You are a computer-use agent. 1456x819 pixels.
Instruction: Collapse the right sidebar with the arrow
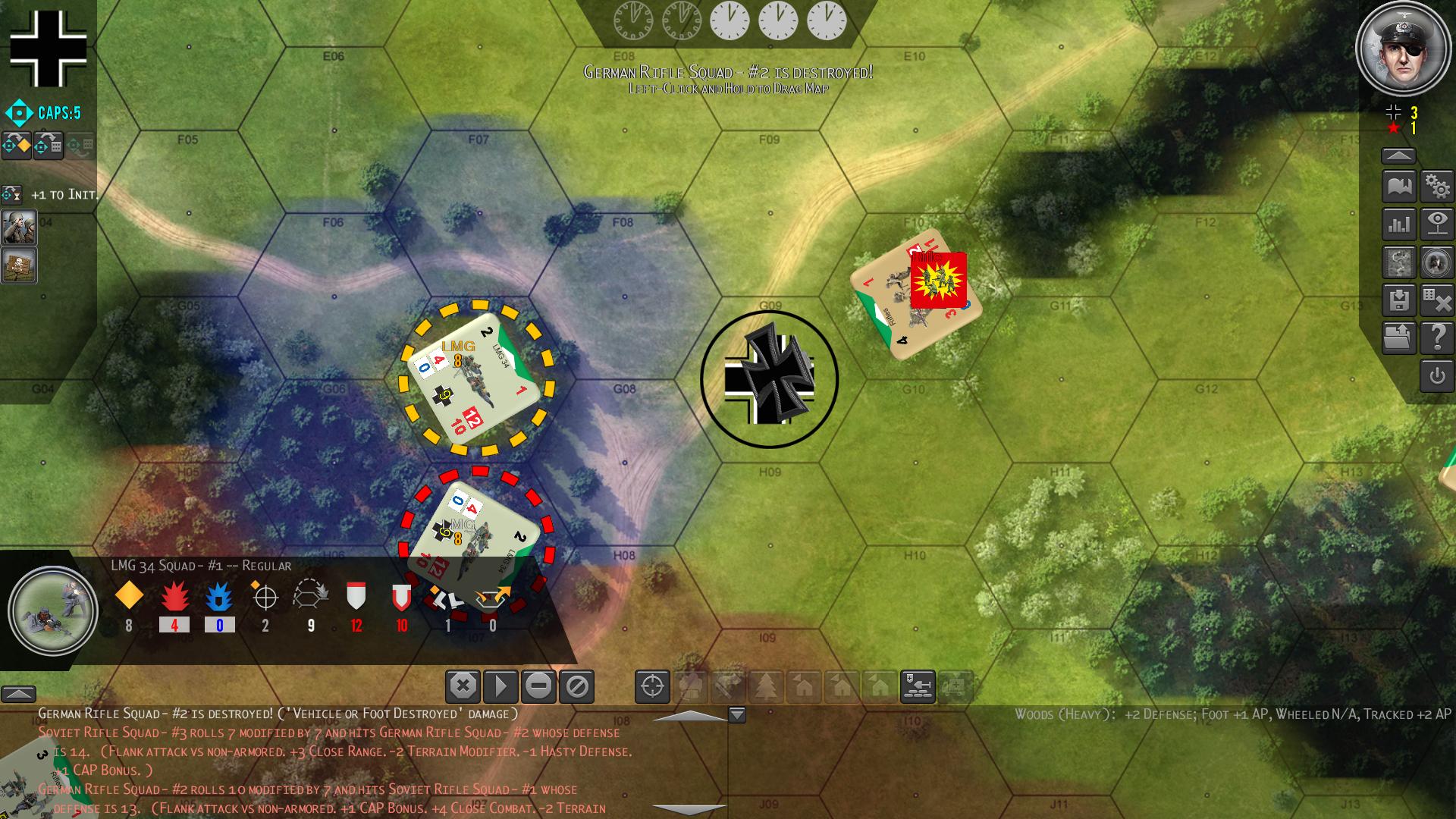[x=1399, y=154]
